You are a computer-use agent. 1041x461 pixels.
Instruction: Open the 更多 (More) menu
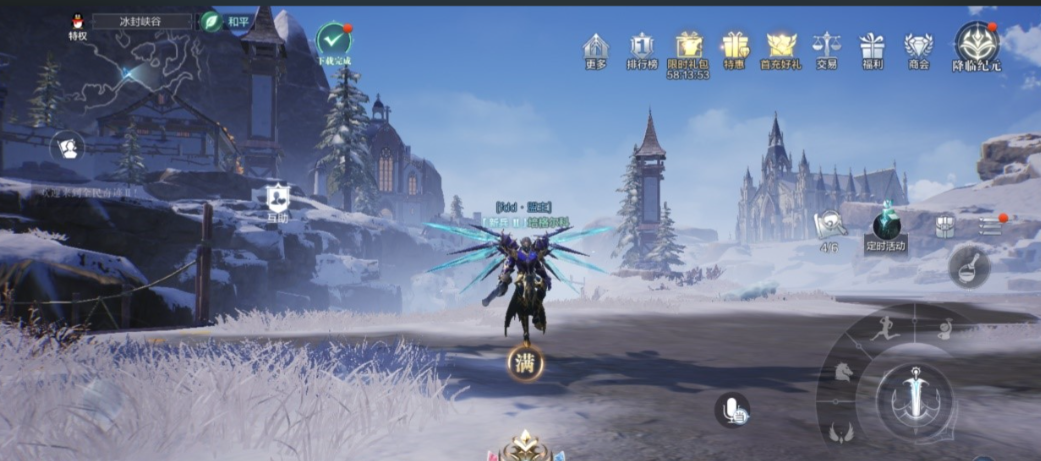(x=596, y=48)
